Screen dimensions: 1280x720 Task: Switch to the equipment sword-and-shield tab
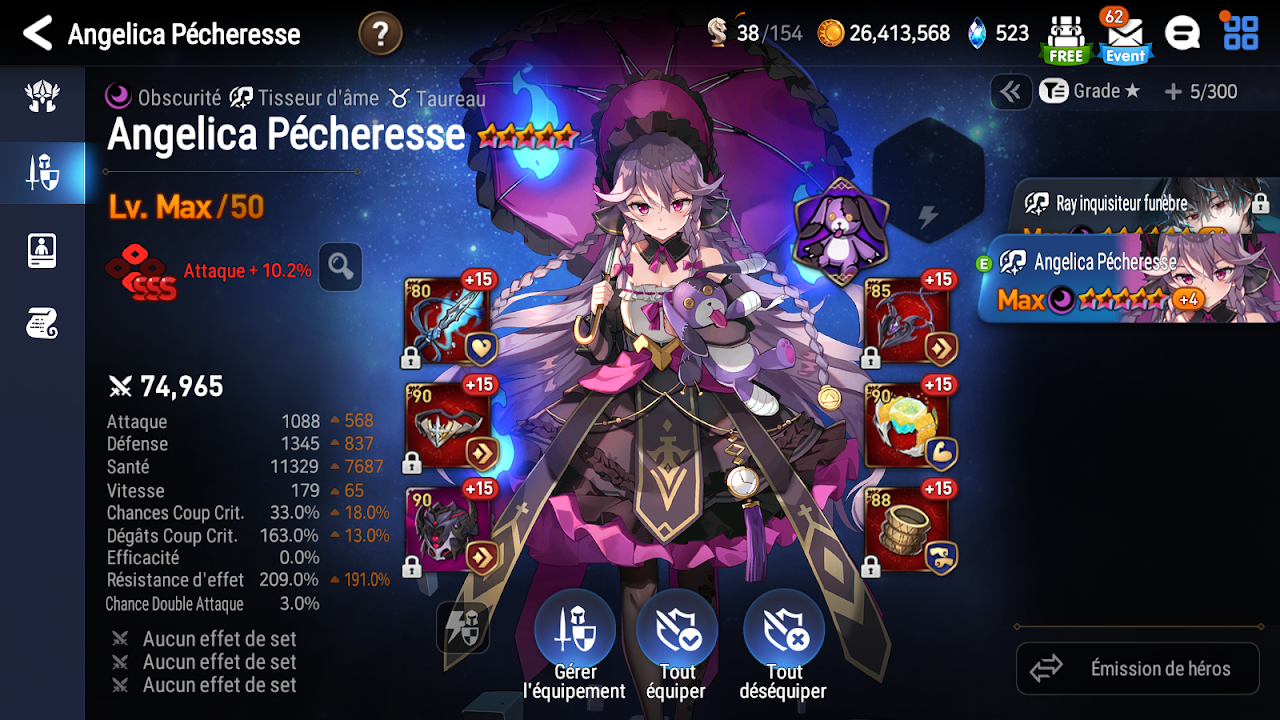click(42, 173)
